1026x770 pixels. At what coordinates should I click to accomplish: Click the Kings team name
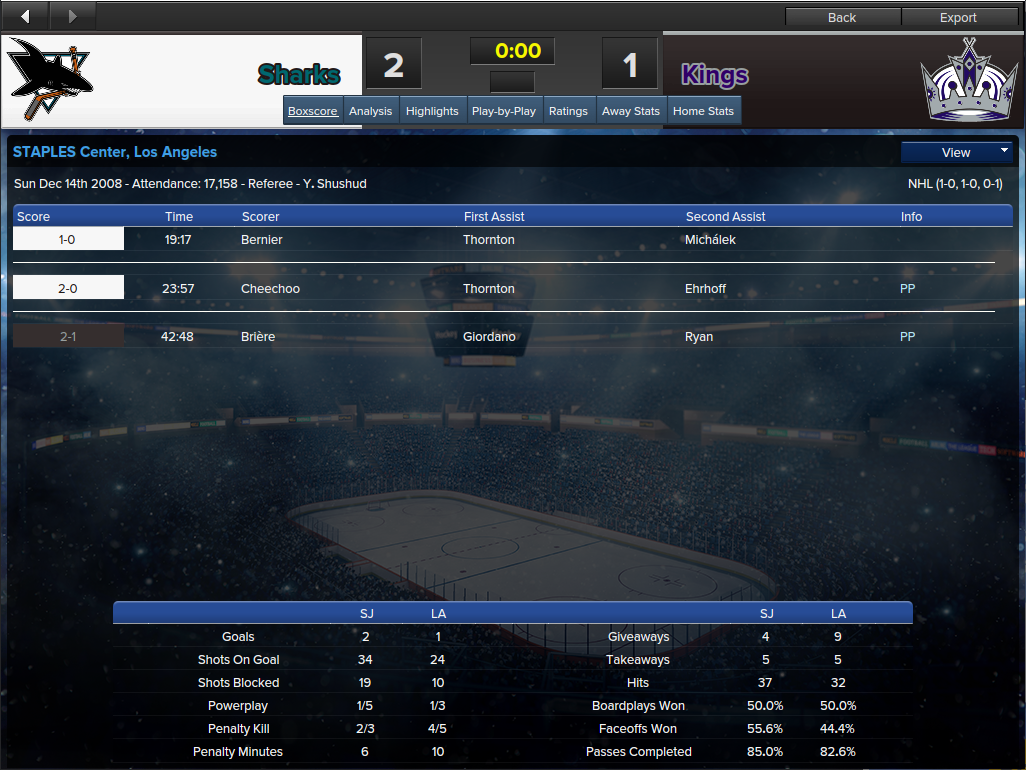[715, 75]
